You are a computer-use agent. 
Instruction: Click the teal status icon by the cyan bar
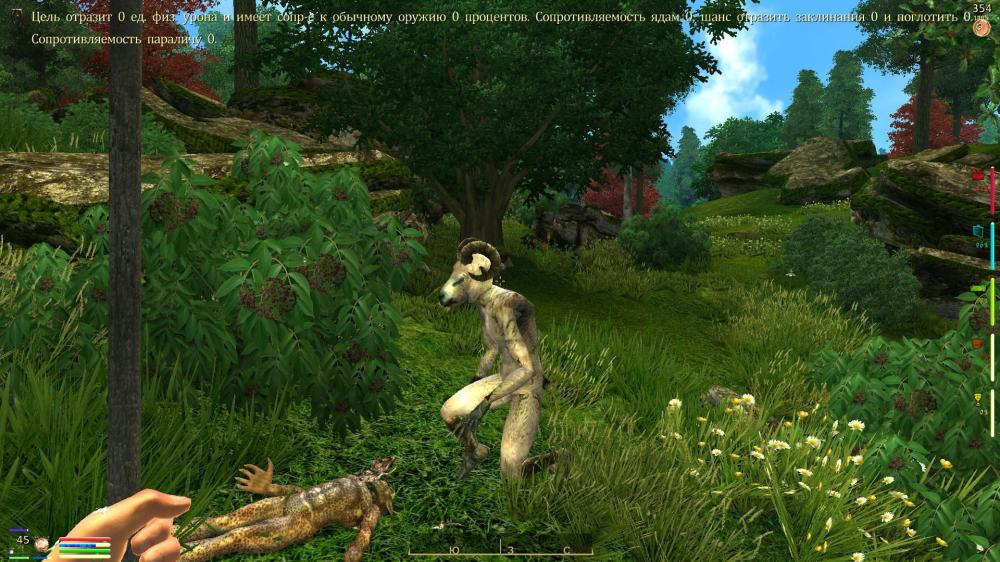pyautogui.click(x=978, y=230)
